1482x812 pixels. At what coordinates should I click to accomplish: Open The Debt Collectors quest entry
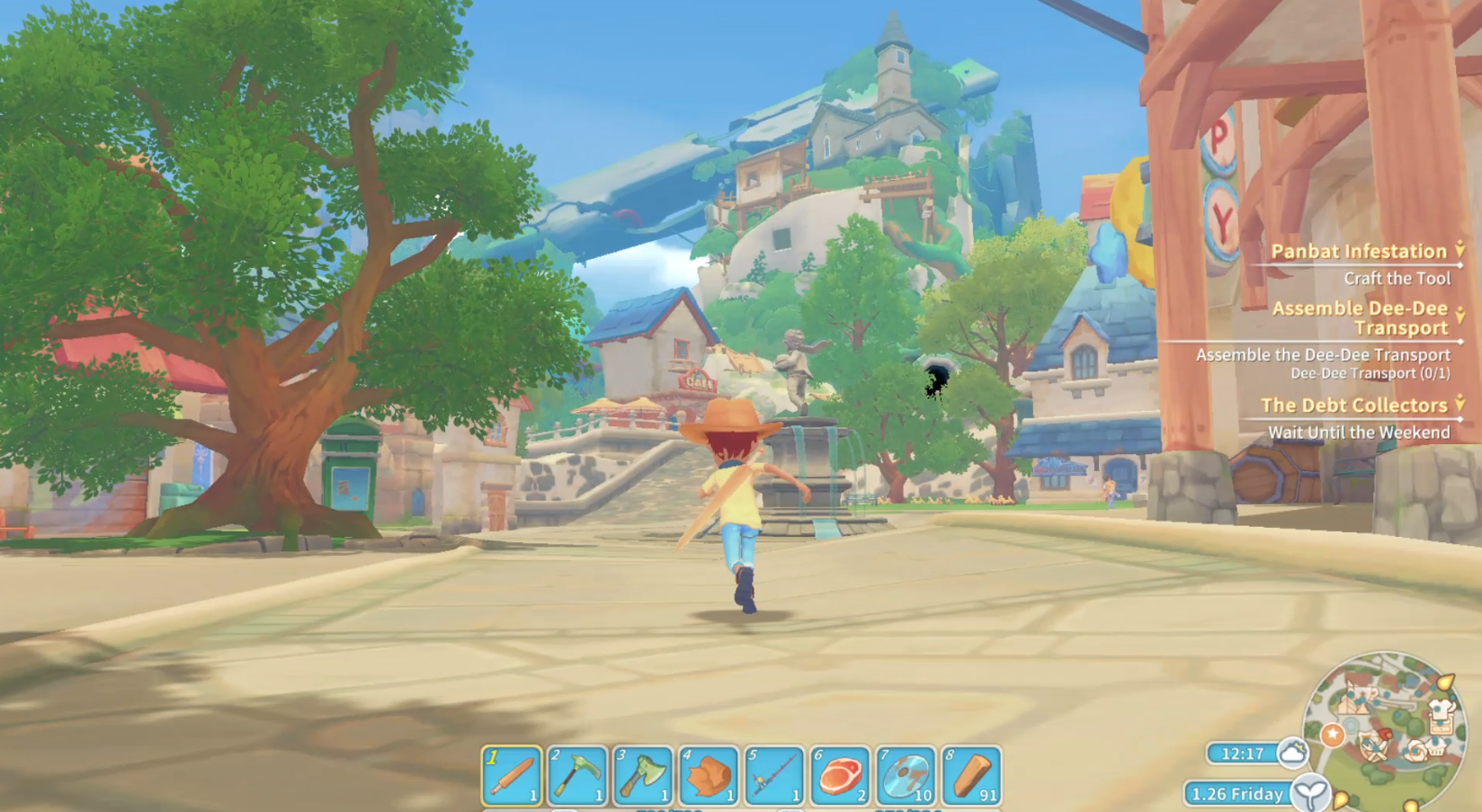tap(1353, 406)
